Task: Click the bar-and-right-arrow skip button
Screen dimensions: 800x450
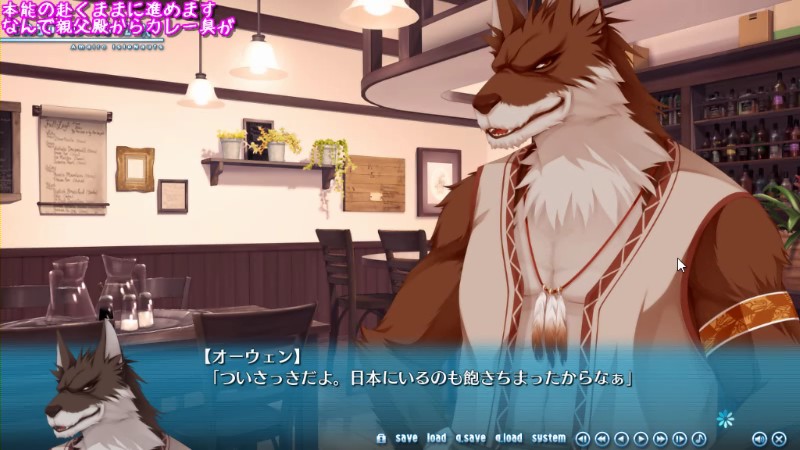Action: (679, 438)
